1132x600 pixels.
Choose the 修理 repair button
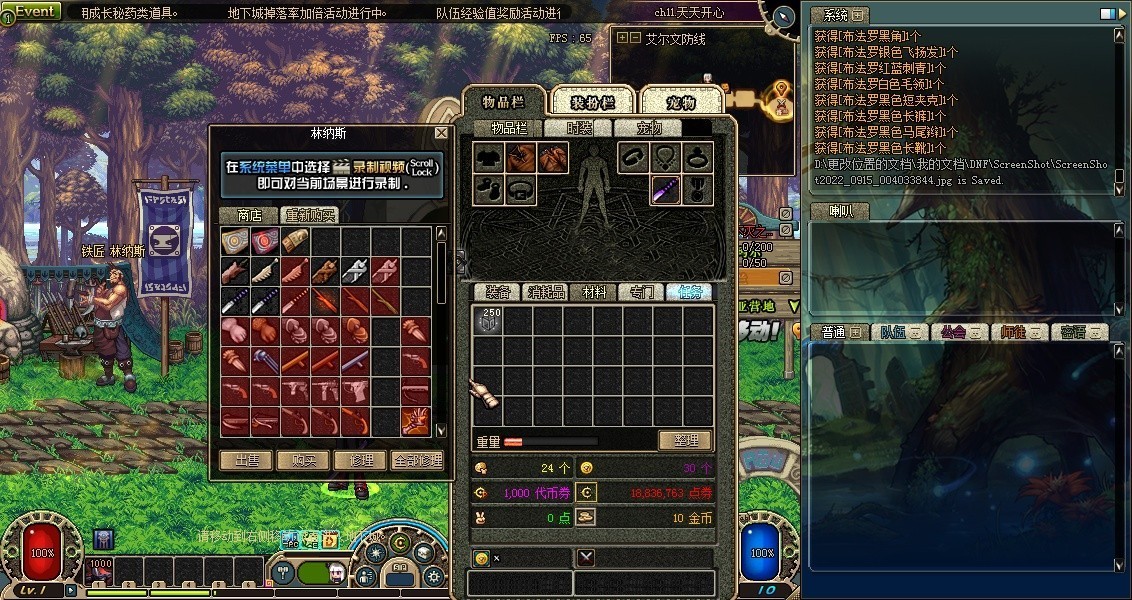tap(361, 460)
